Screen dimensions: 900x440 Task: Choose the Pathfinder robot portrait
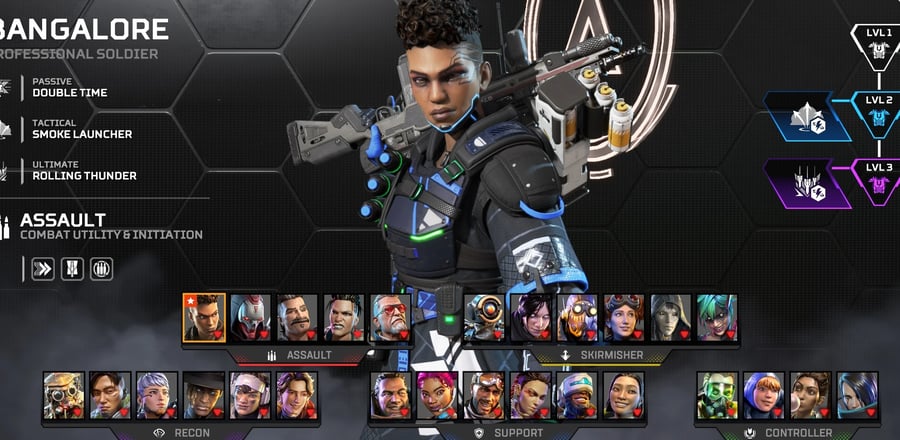click(484, 317)
